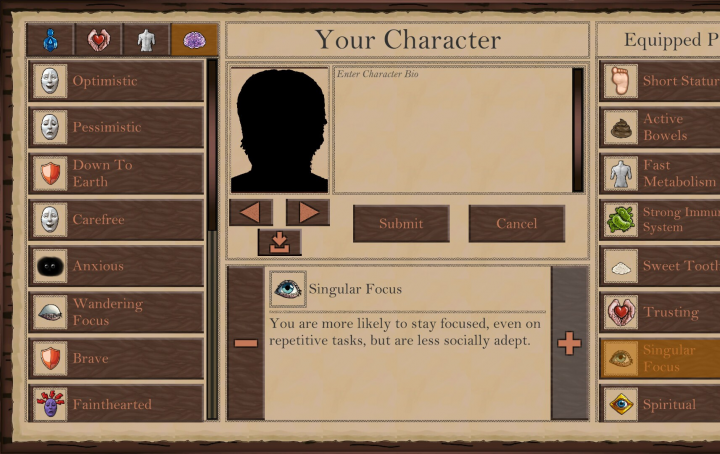This screenshot has width=720, height=454.
Task: Pick the Brave trait
Action: click(116, 358)
